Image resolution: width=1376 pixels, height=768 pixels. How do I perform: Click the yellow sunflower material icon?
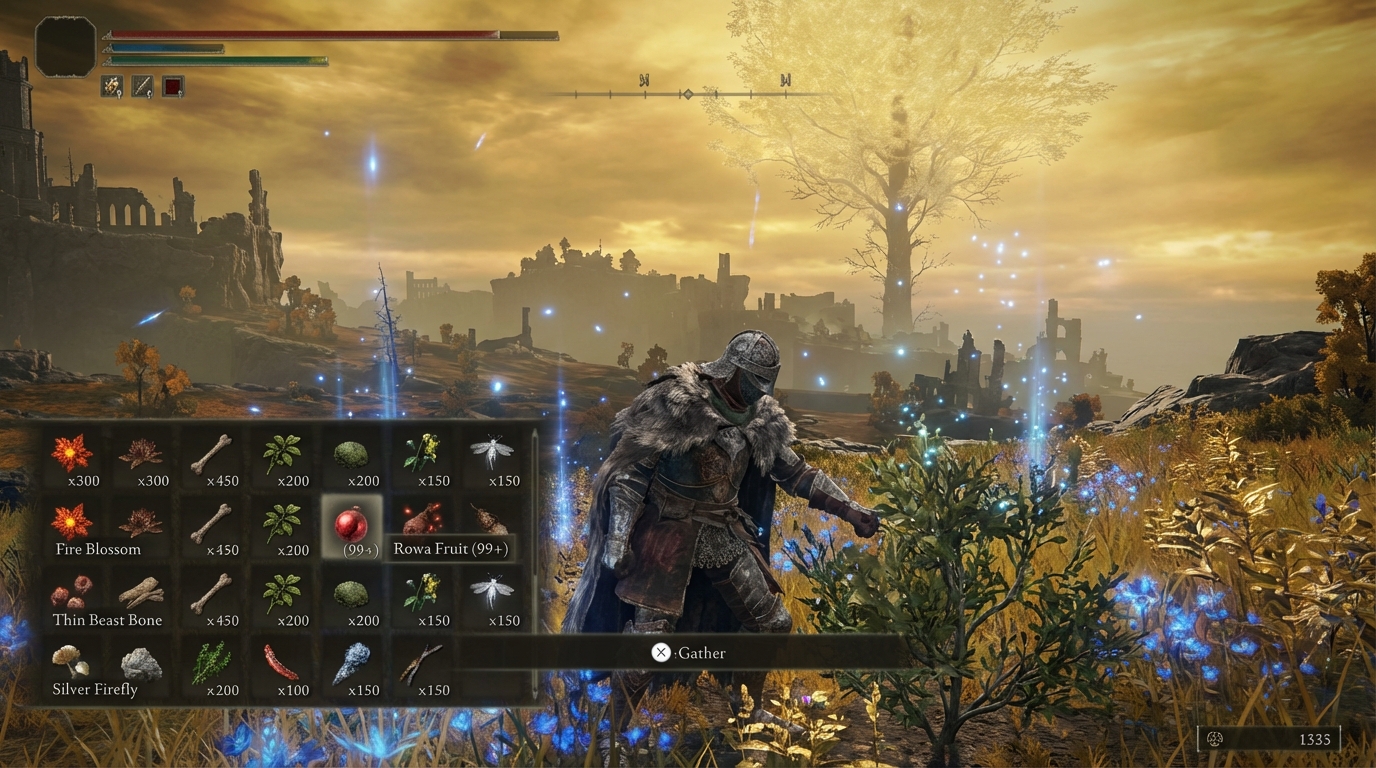421,452
